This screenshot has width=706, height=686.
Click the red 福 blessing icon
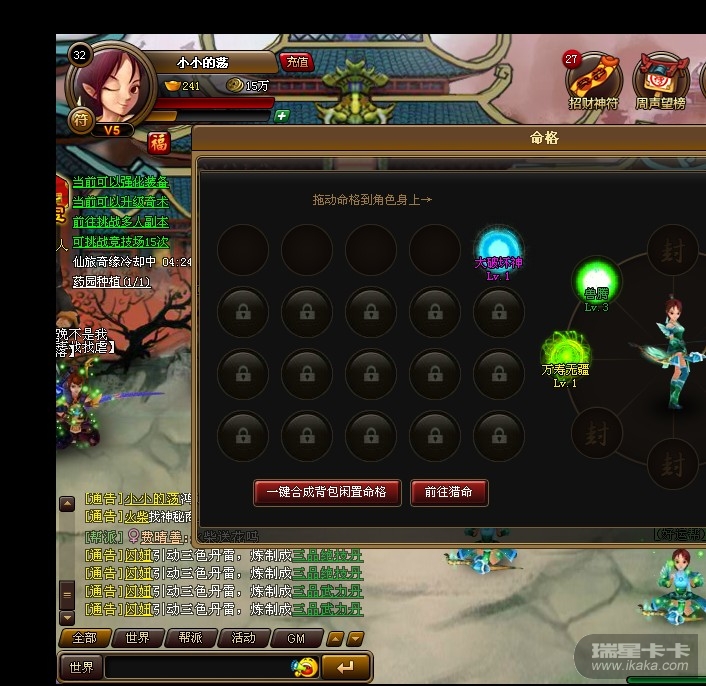[x=158, y=142]
